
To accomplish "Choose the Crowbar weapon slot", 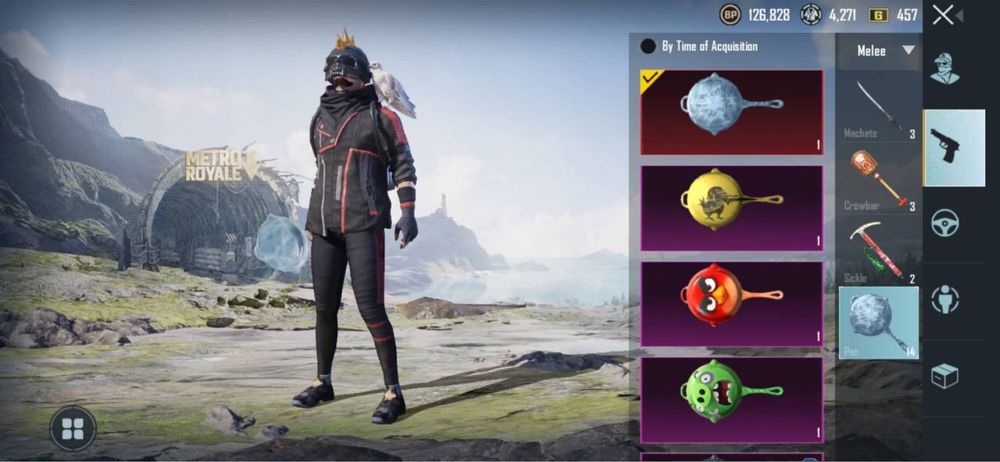I will [878, 179].
